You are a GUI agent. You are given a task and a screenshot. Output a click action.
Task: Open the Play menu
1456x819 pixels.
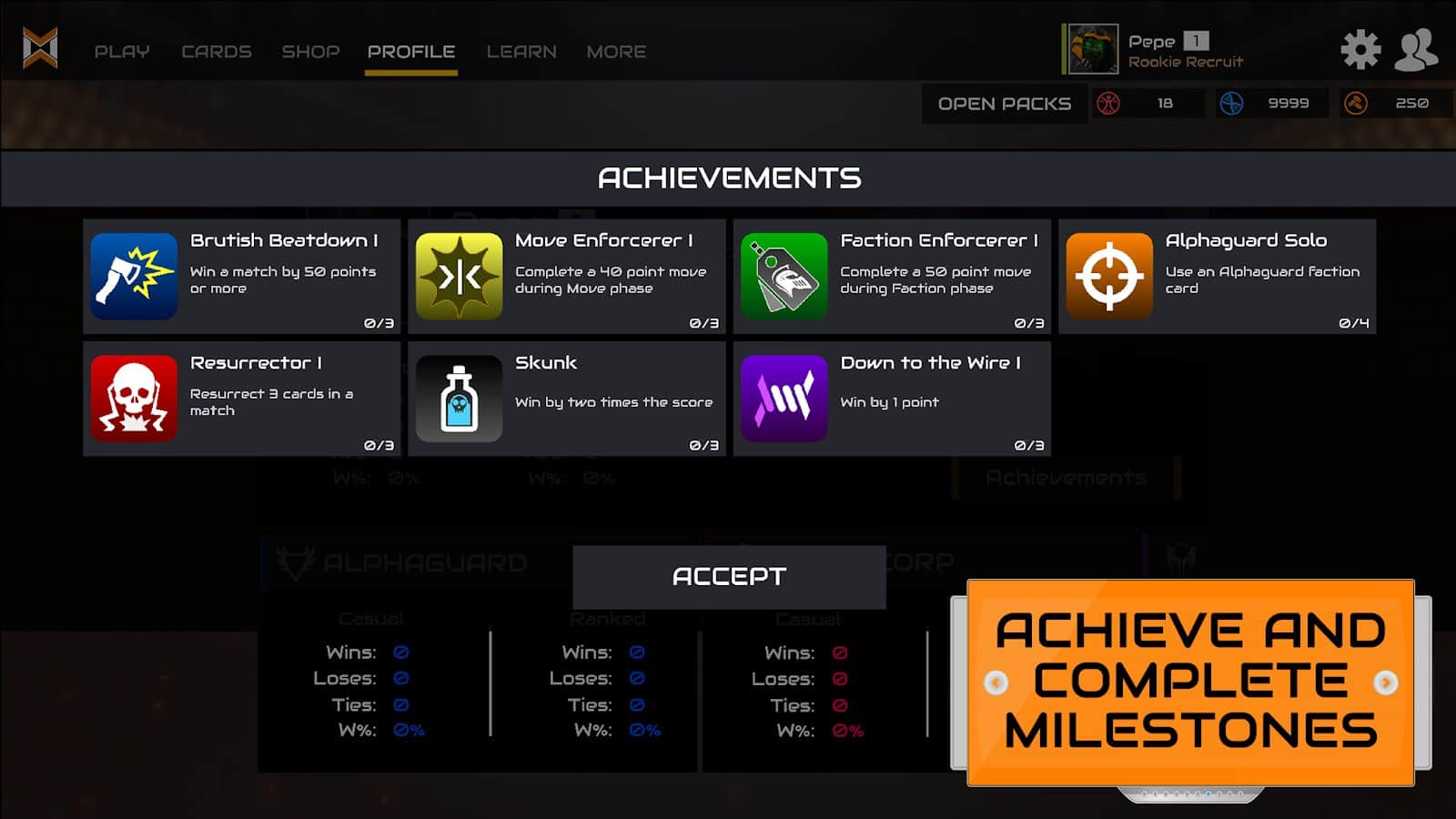[x=122, y=52]
